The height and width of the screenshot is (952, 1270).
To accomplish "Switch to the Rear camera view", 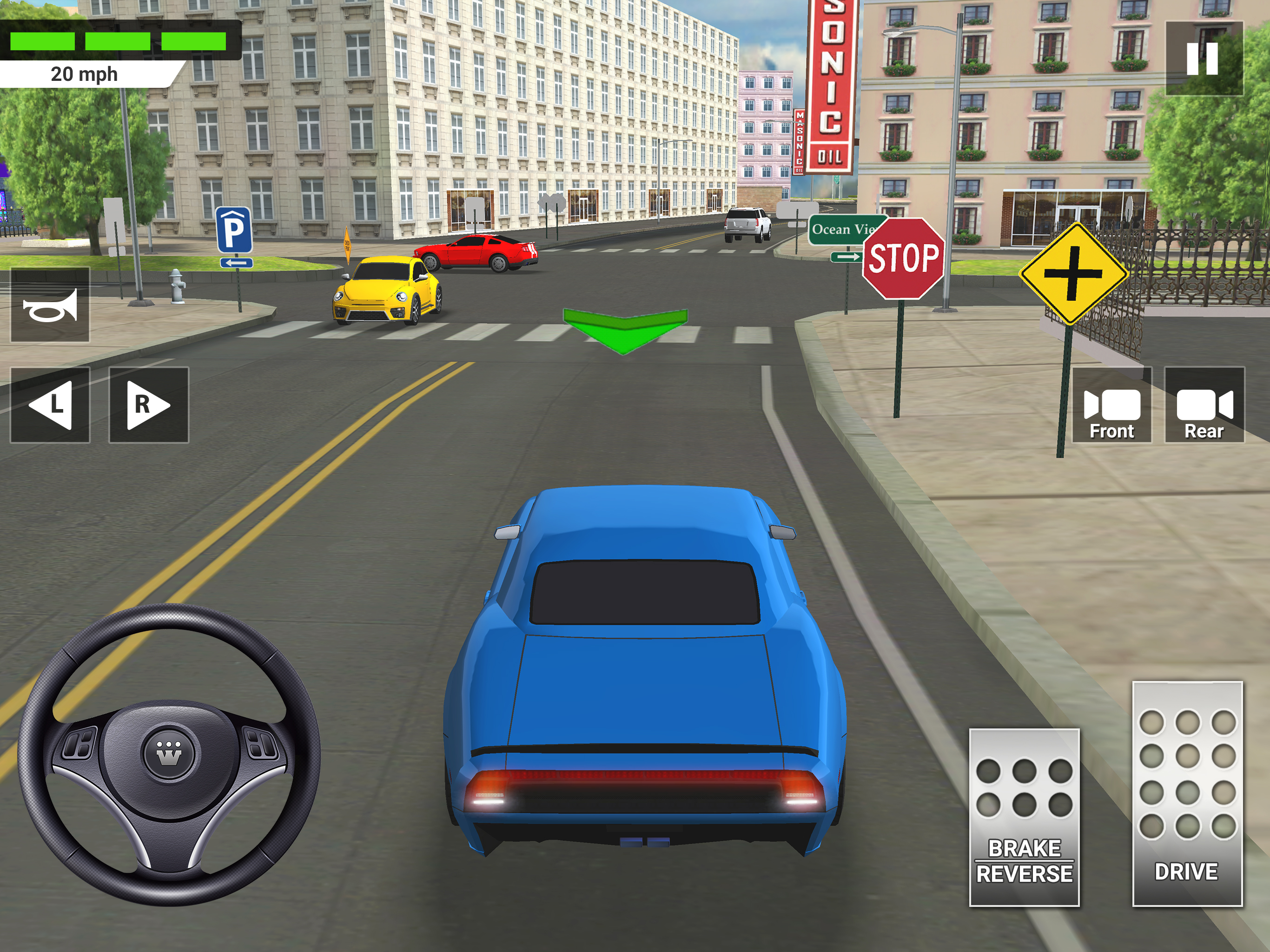I will click(1204, 405).
